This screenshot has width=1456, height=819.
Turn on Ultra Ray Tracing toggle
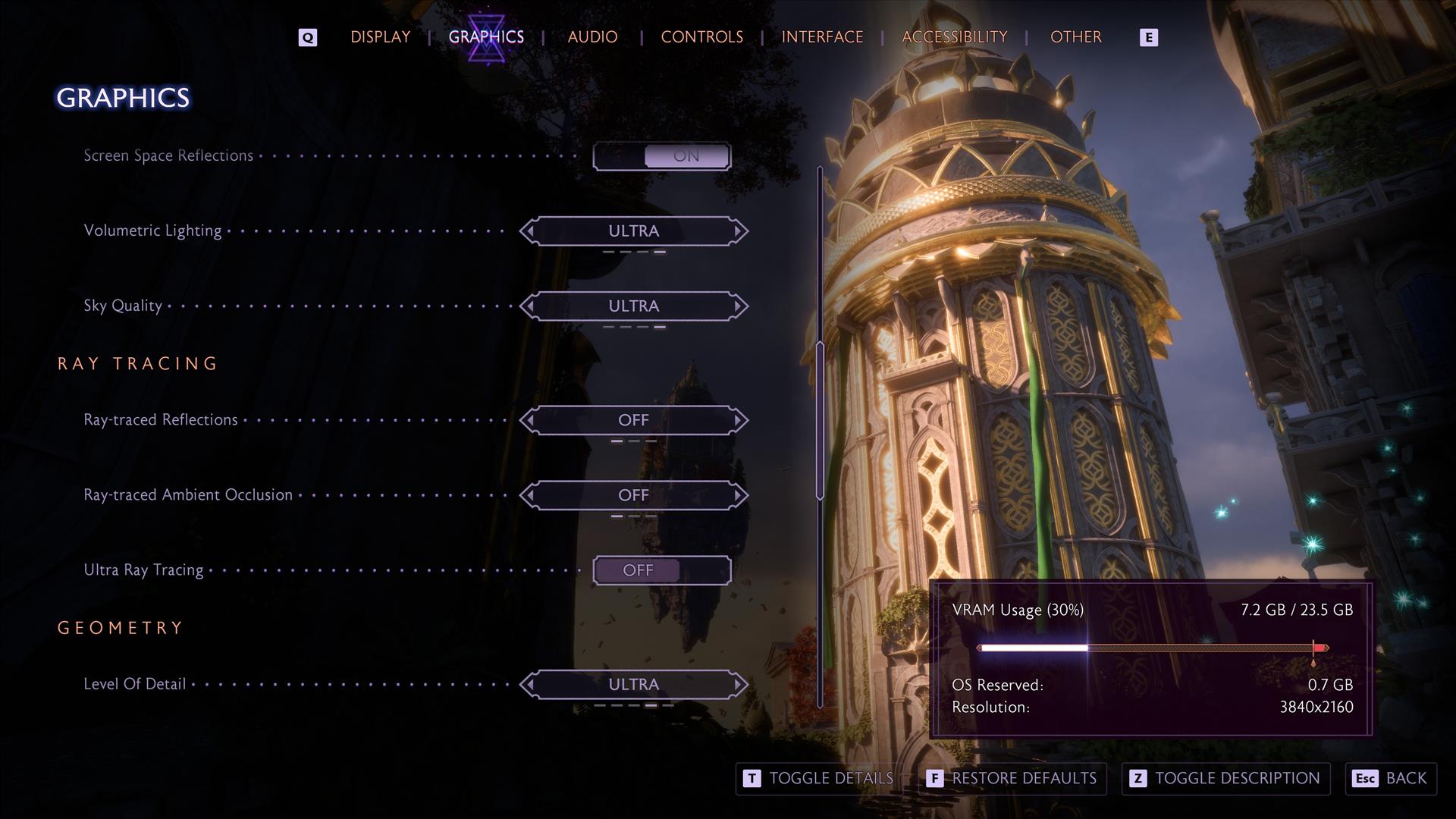661,570
